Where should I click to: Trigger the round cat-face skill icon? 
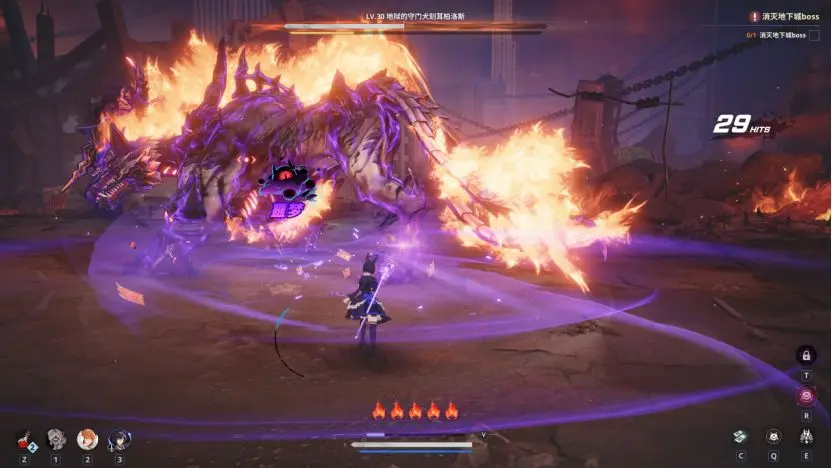(x=773, y=437)
